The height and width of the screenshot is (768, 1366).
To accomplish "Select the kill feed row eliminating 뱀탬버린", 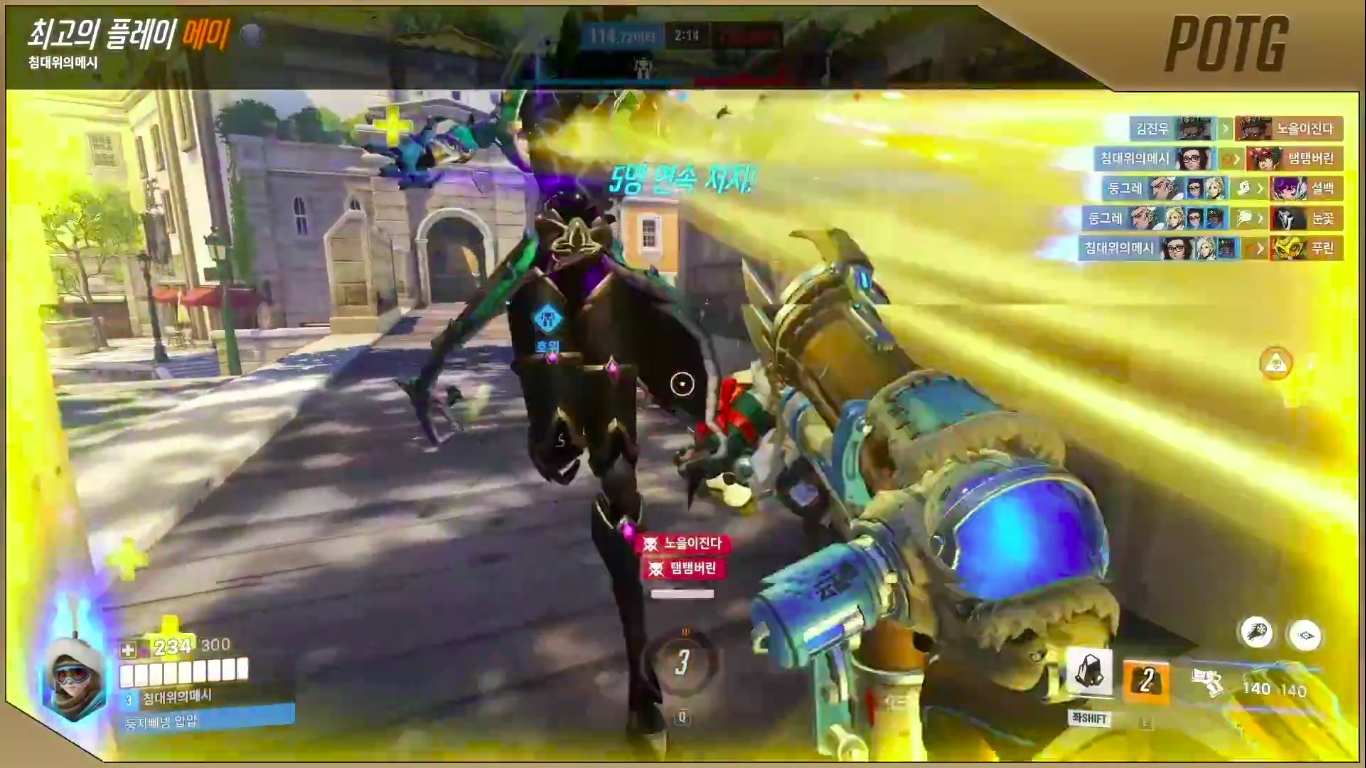I will 1218,158.
